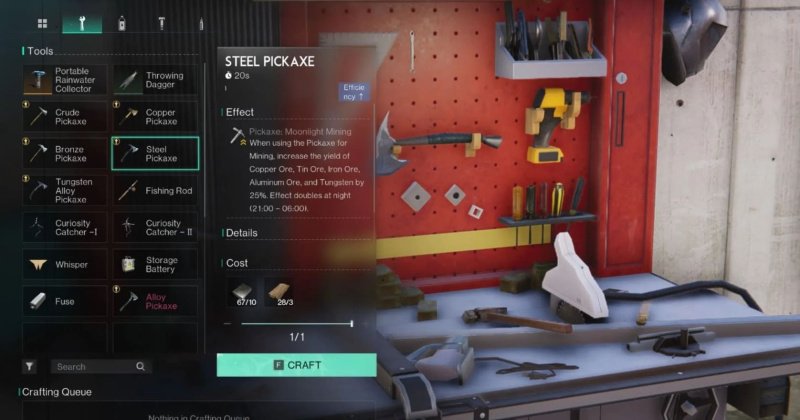Select the Alloy Pickaxe recipe
The height and width of the screenshot is (420, 800).
(x=155, y=301)
